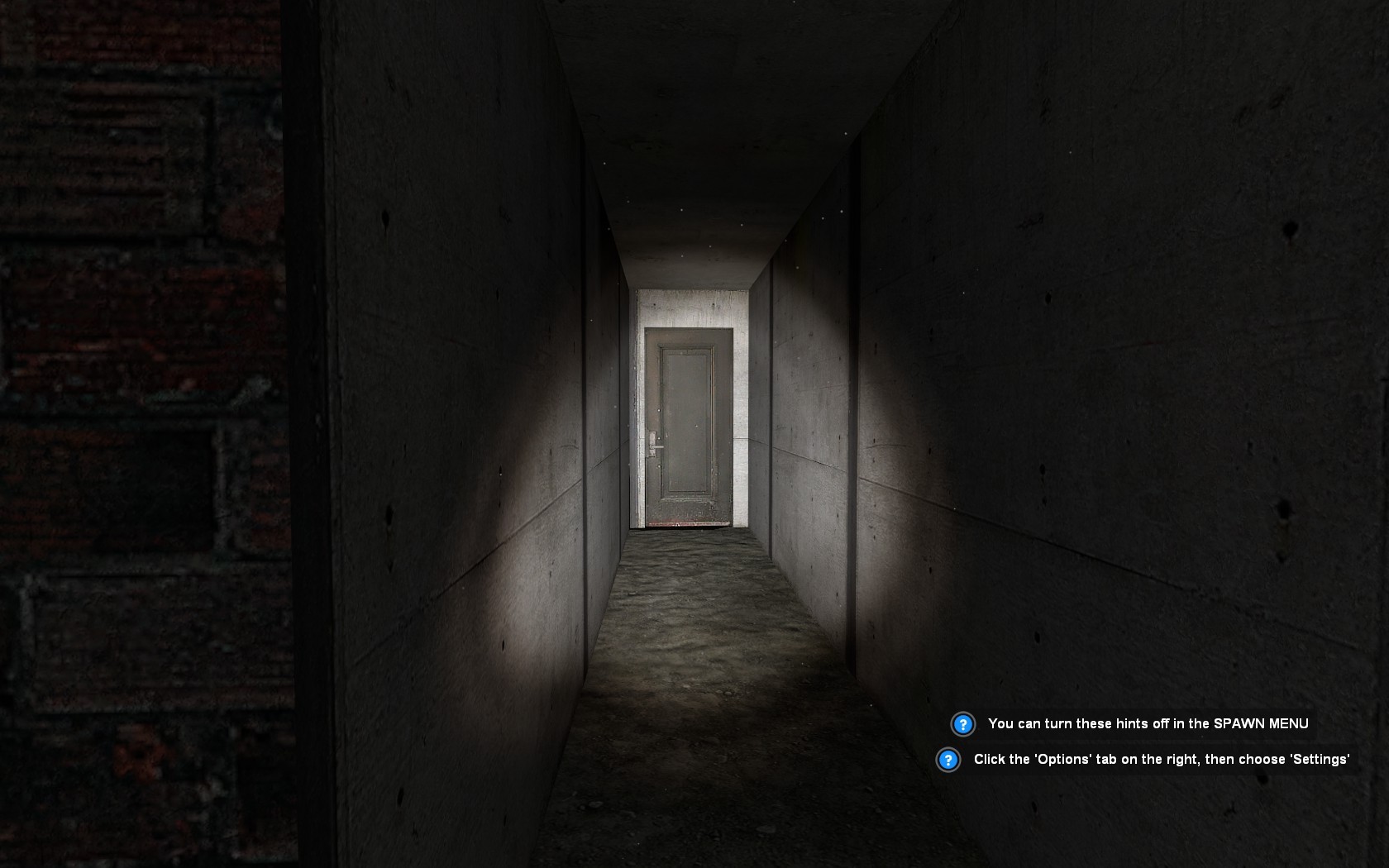Click the word 'Options' in the lower hint
The image size is (1389, 868).
click(x=1063, y=758)
